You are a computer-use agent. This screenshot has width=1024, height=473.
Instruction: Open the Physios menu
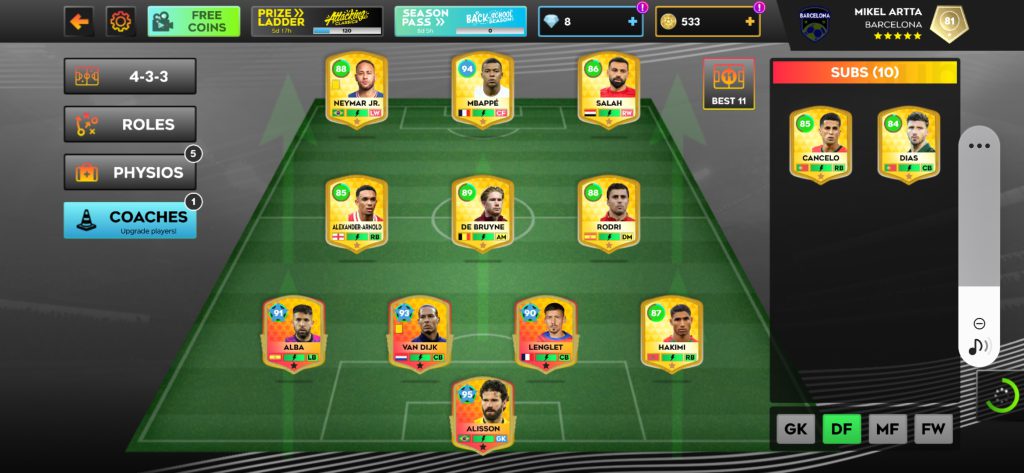click(x=130, y=172)
